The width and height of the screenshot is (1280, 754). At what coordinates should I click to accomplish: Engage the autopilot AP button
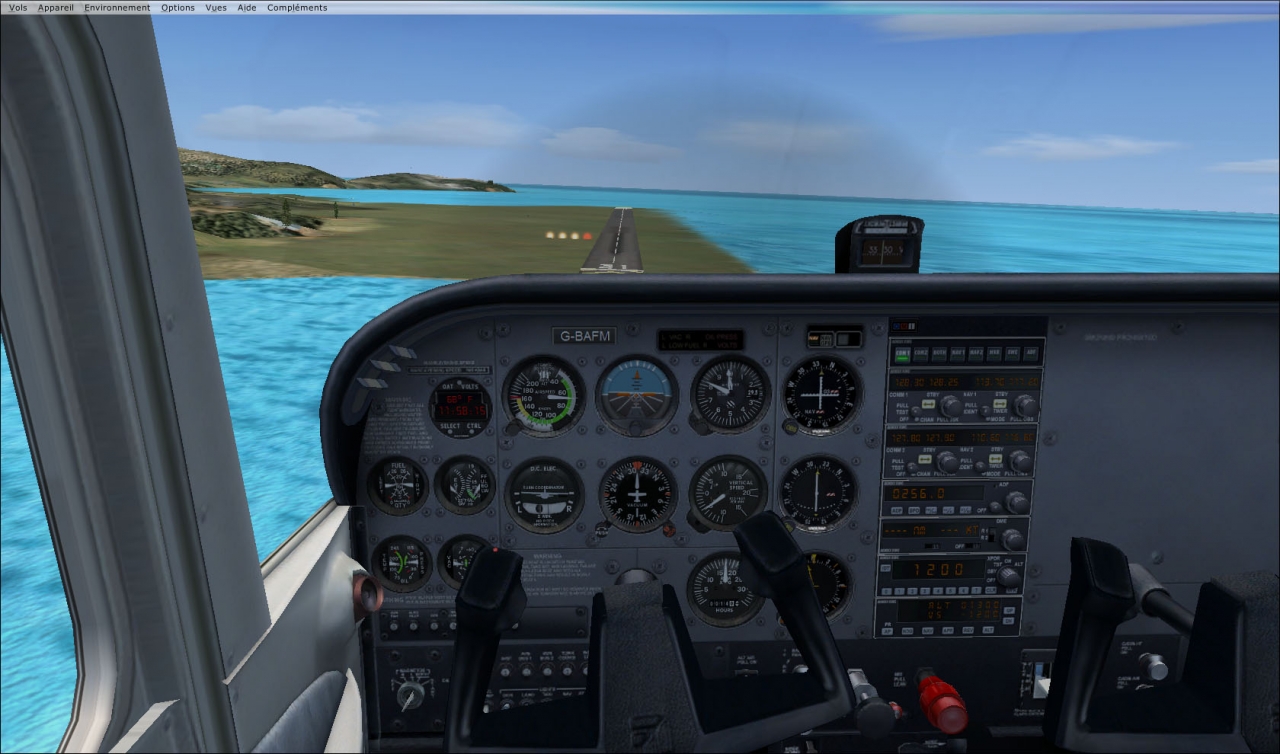[x=886, y=631]
